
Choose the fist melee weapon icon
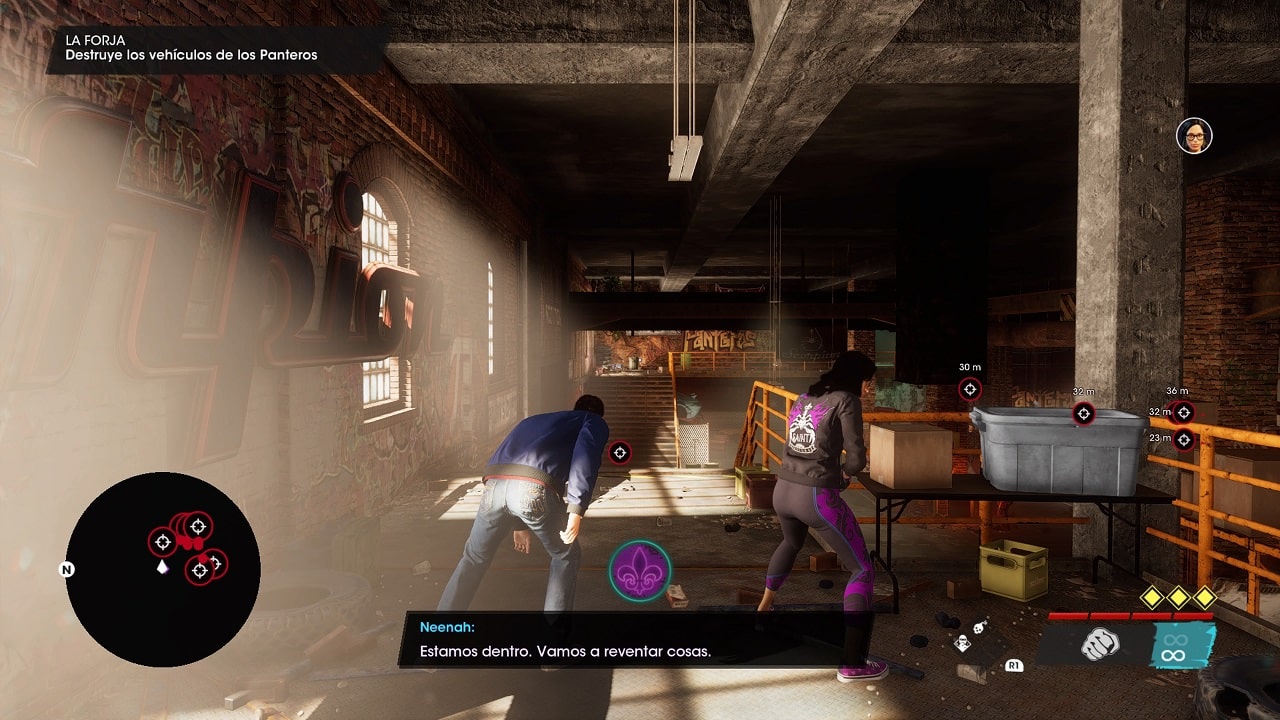coord(1099,645)
